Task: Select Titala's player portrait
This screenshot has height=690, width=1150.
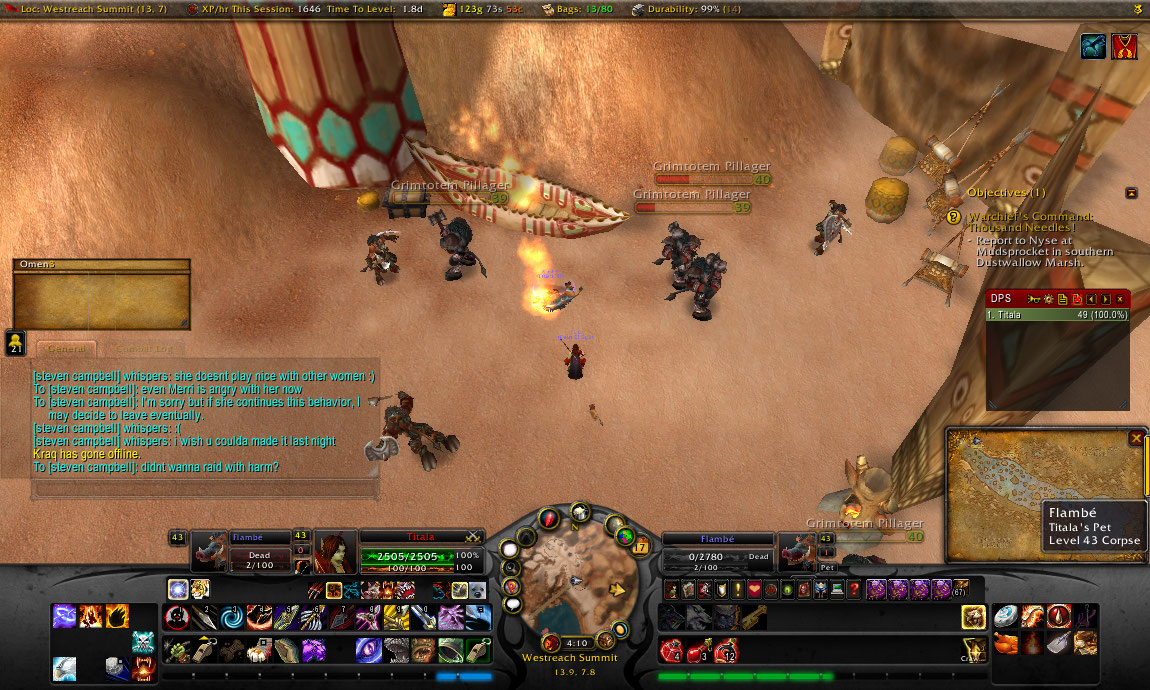Action: (x=335, y=553)
